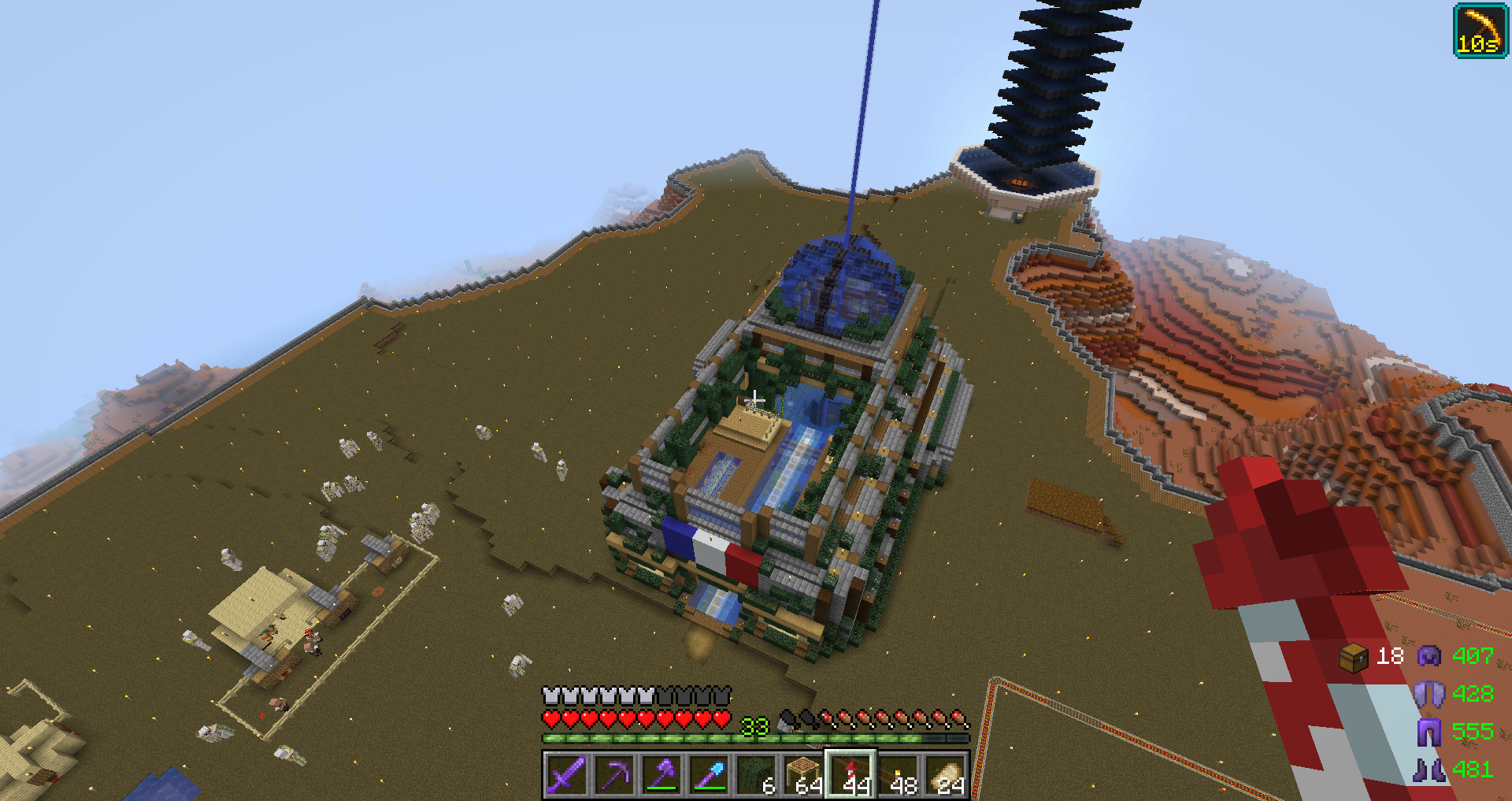1512x801 pixels.
Task: Select the enchanted pickaxe hotbar slot
Action: (613, 775)
